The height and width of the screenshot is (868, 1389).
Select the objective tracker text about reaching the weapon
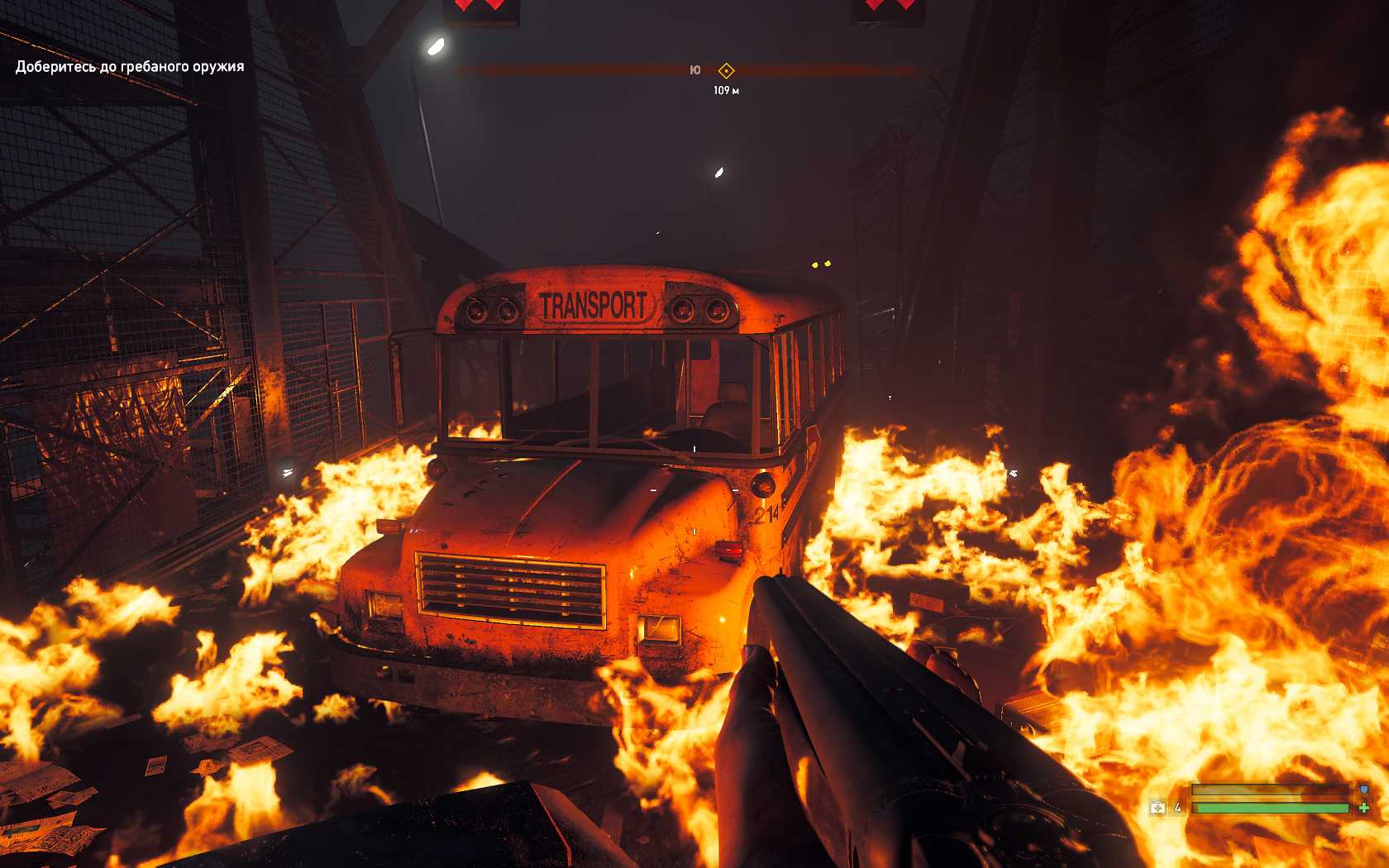click(x=130, y=67)
